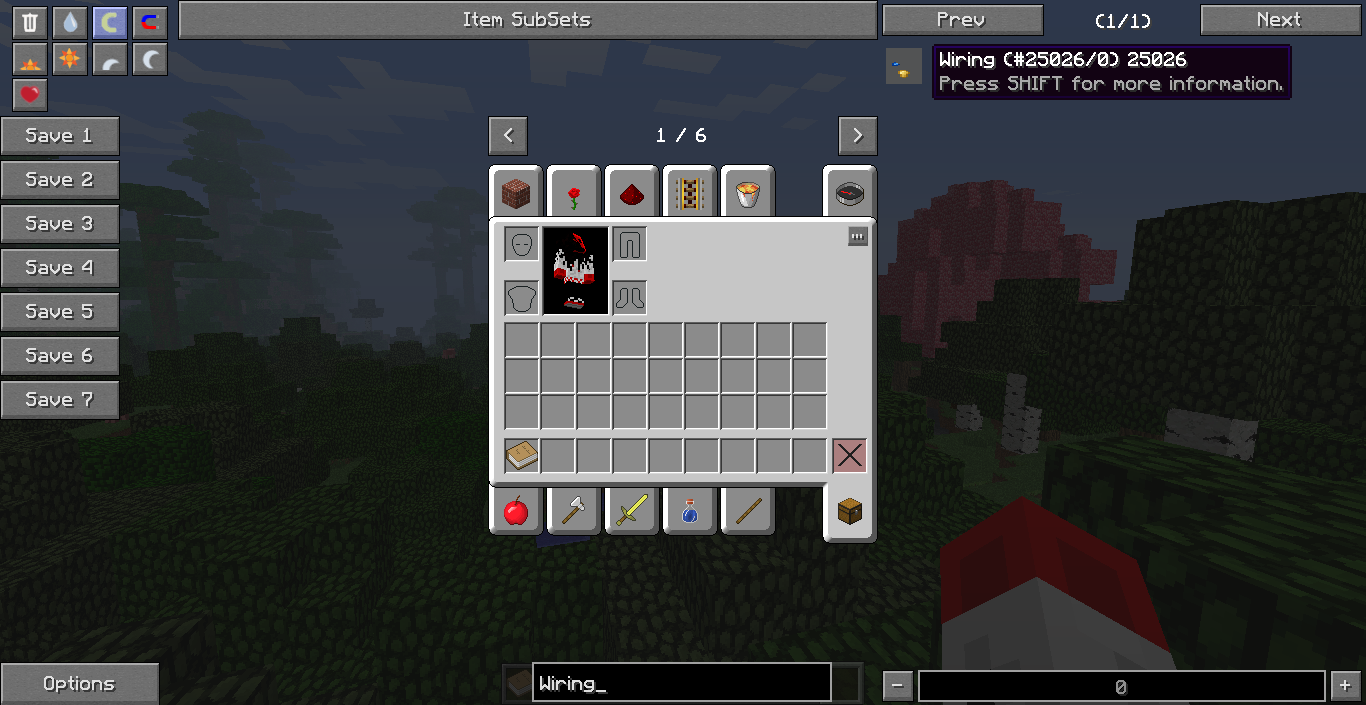
Task: Activate the trash can delete mode
Action: coord(30,23)
